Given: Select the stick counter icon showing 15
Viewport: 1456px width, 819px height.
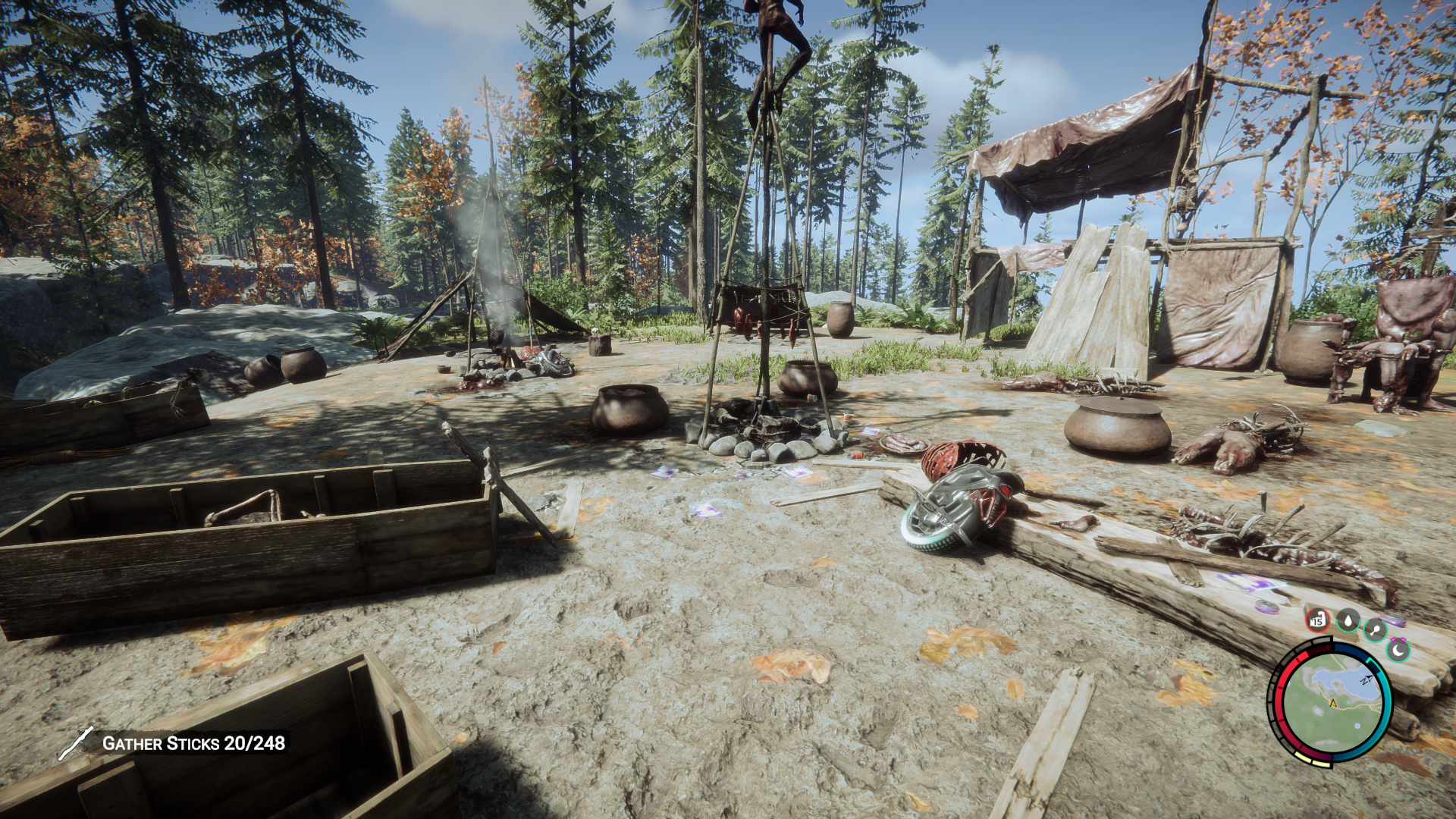Looking at the screenshot, I should 1317,620.
